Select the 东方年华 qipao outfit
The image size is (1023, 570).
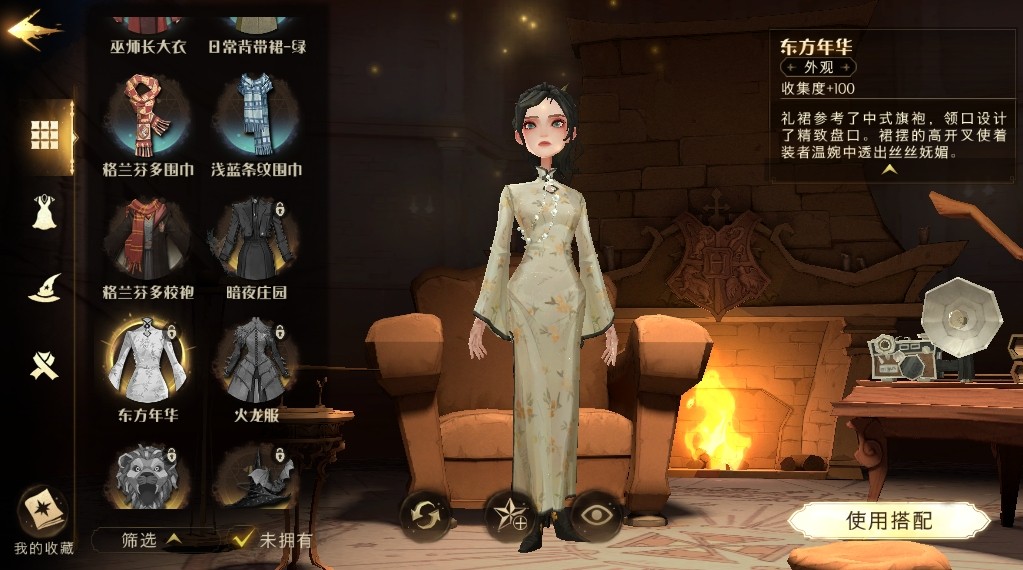(x=147, y=360)
